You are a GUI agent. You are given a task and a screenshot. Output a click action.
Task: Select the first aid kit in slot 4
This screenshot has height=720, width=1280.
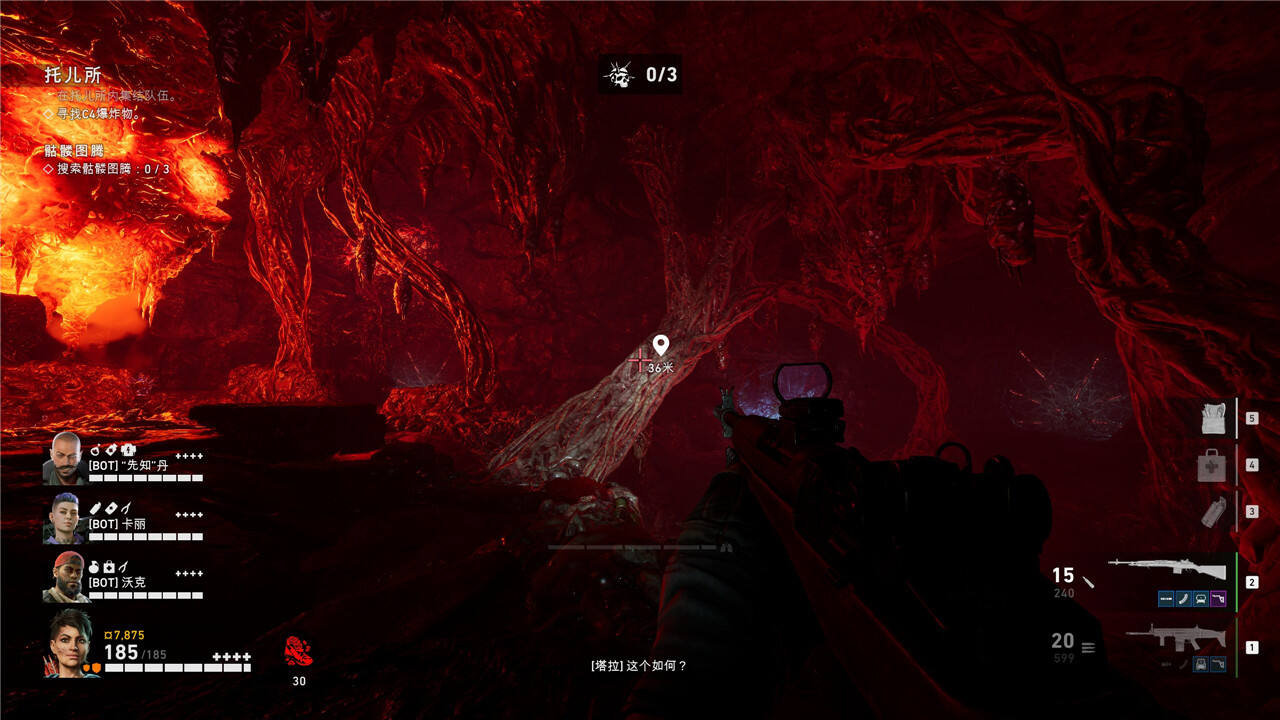(1212, 465)
